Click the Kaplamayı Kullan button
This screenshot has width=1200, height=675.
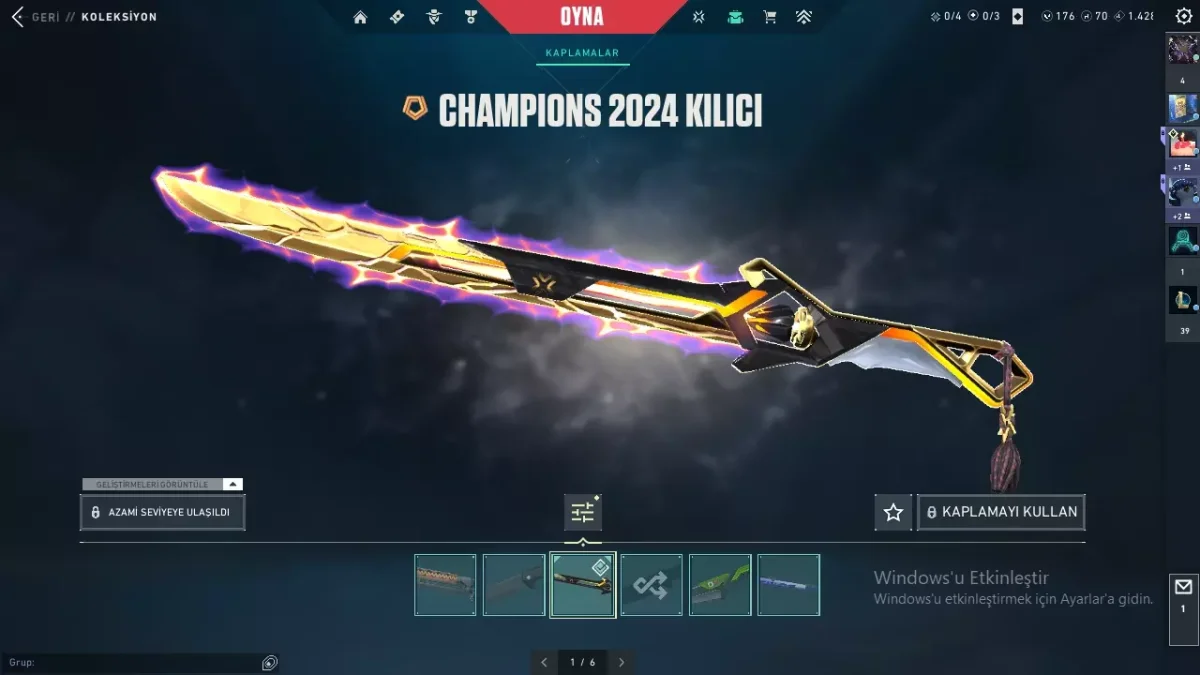click(x=1001, y=512)
